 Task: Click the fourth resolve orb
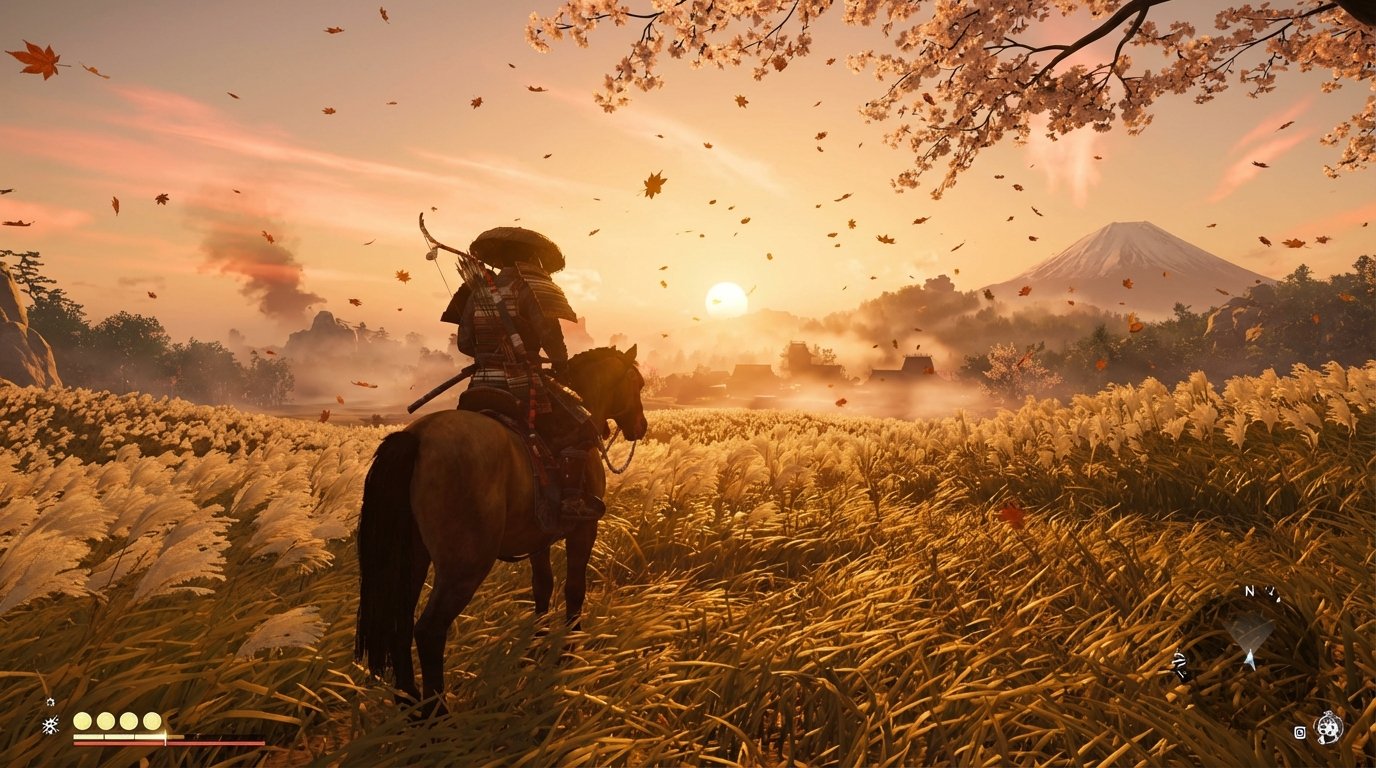click(152, 721)
